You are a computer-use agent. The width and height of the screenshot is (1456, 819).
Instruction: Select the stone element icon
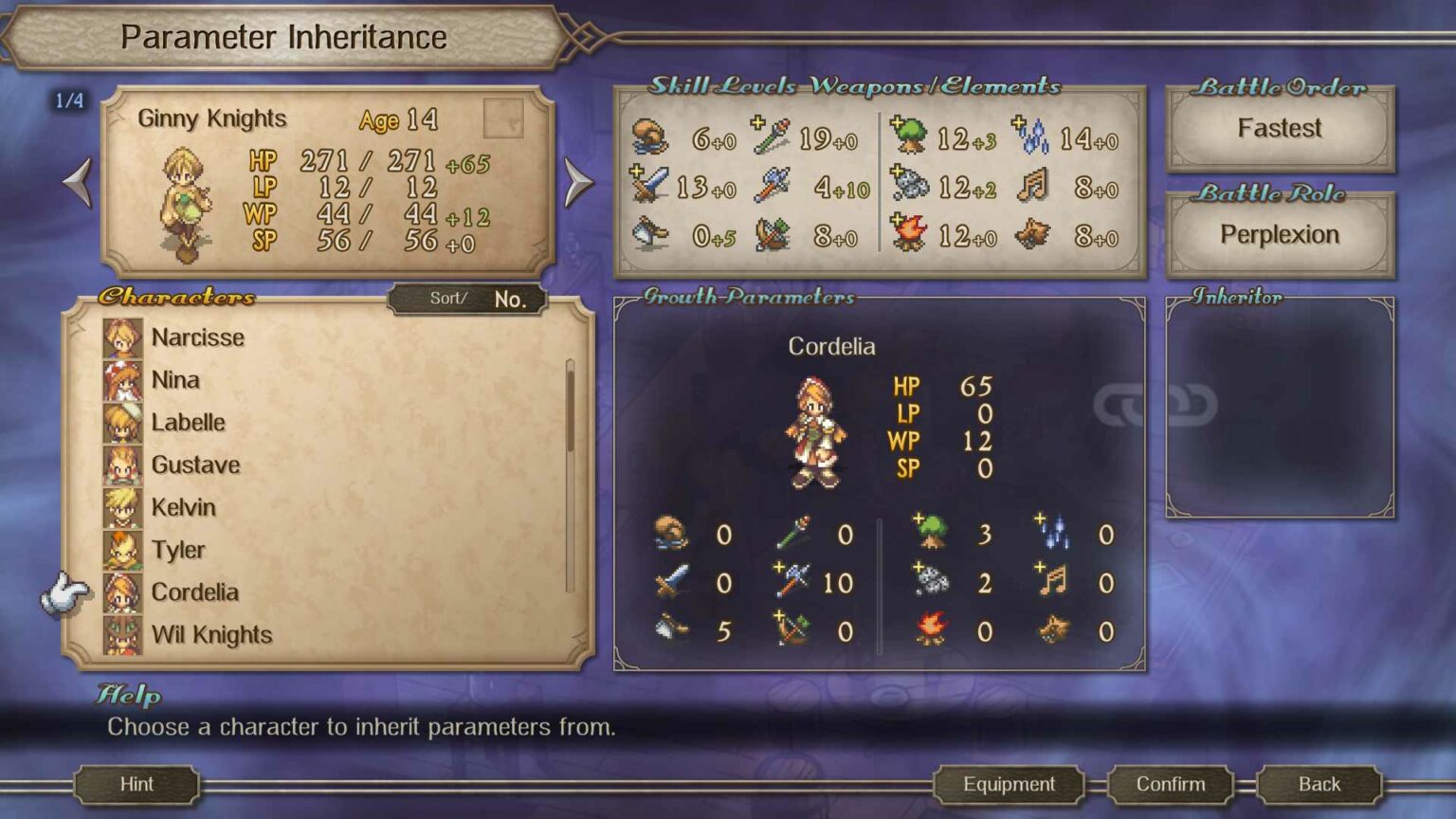(x=912, y=188)
